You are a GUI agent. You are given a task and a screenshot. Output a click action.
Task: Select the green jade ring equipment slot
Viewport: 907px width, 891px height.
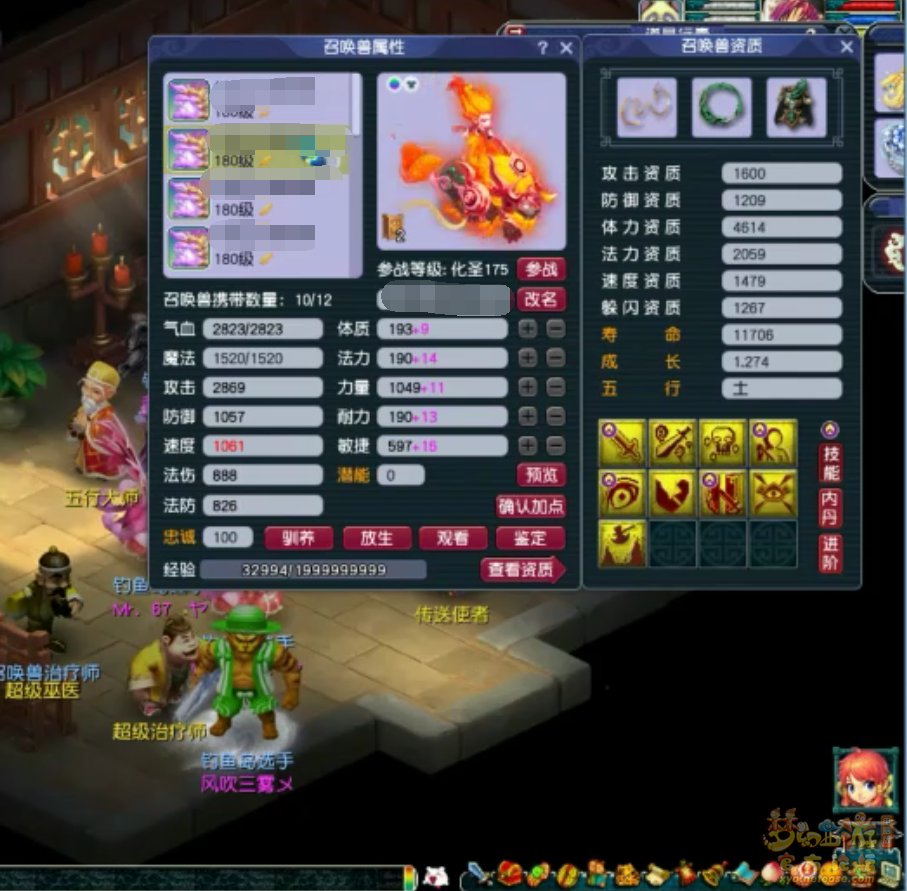click(722, 107)
